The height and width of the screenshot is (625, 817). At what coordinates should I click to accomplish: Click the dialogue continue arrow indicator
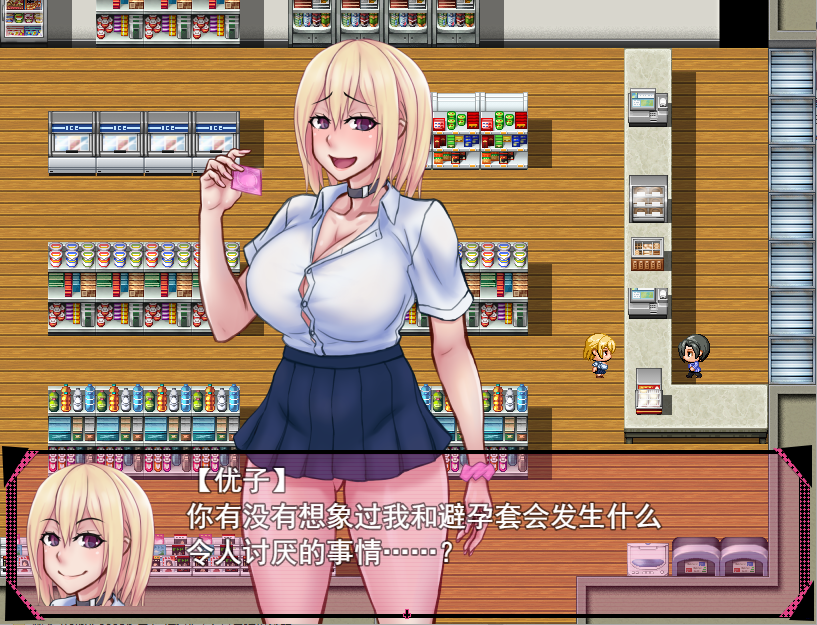[407, 612]
